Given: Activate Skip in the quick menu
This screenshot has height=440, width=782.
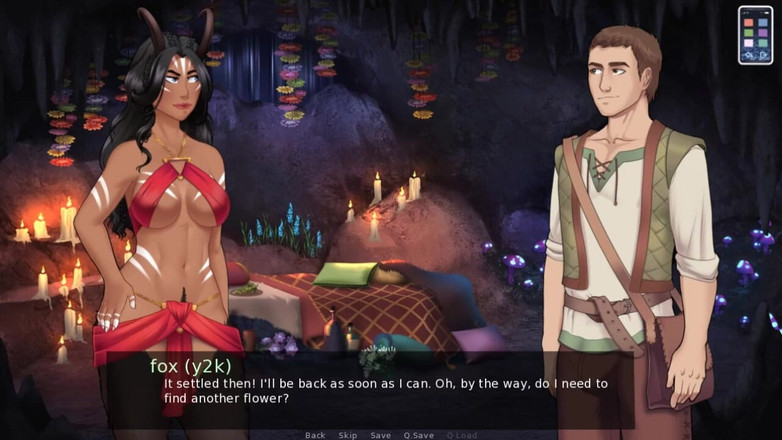Looking at the screenshot, I should (x=347, y=435).
